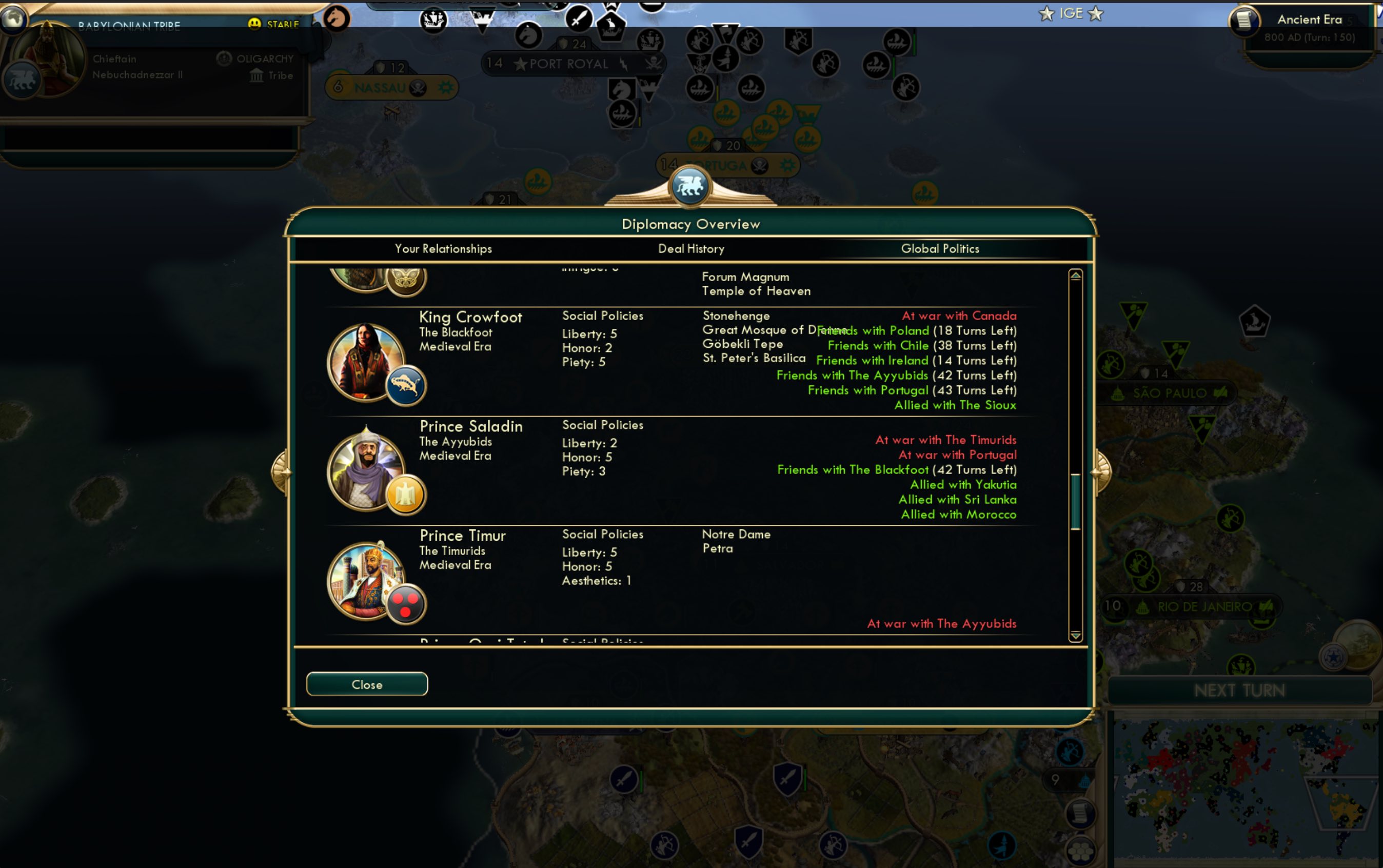Switch to the Your Relationships tab
The width and height of the screenshot is (1383, 868).
point(443,249)
